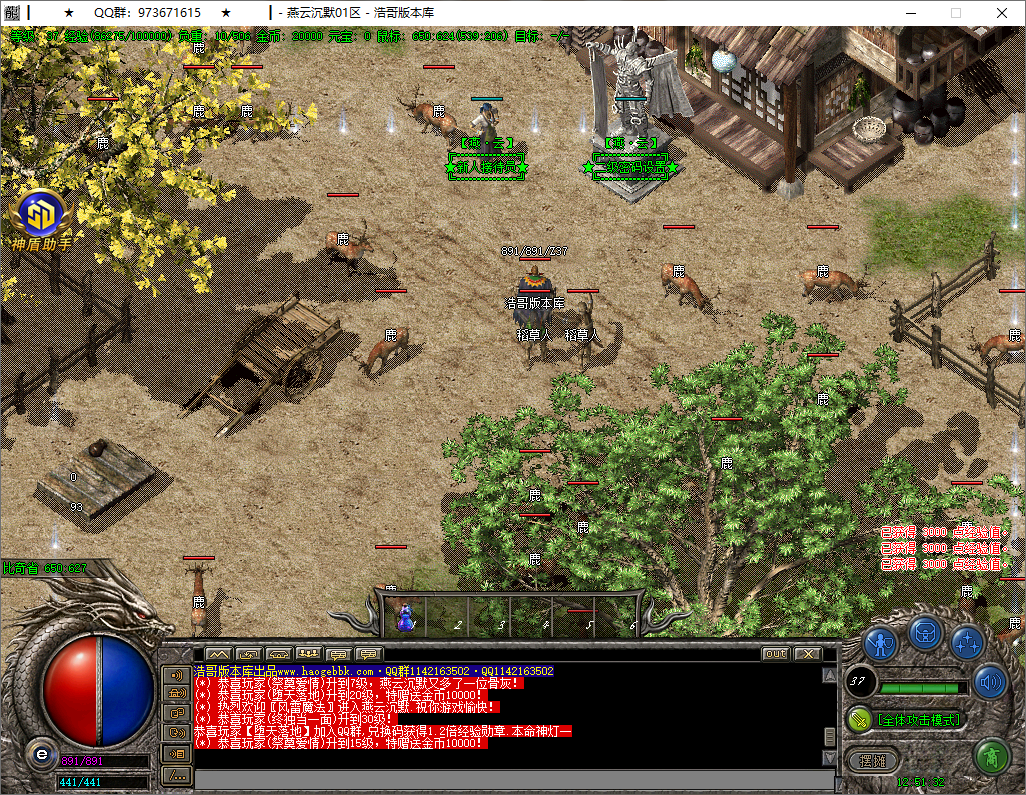Open the 摆摊 stall button
Screen dimensions: 1026x795
tap(873, 760)
